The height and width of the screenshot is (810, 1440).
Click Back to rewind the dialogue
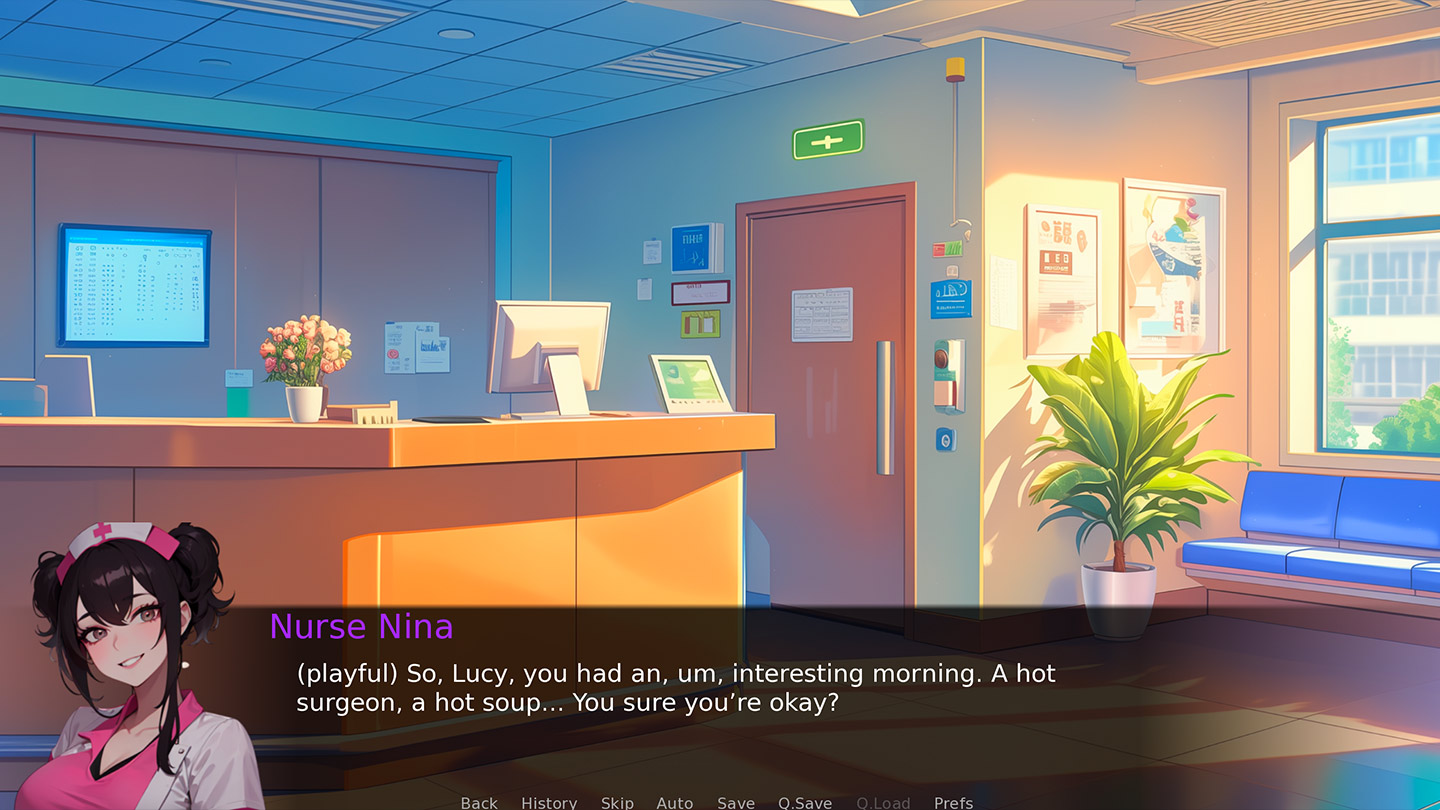tap(478, 802)
